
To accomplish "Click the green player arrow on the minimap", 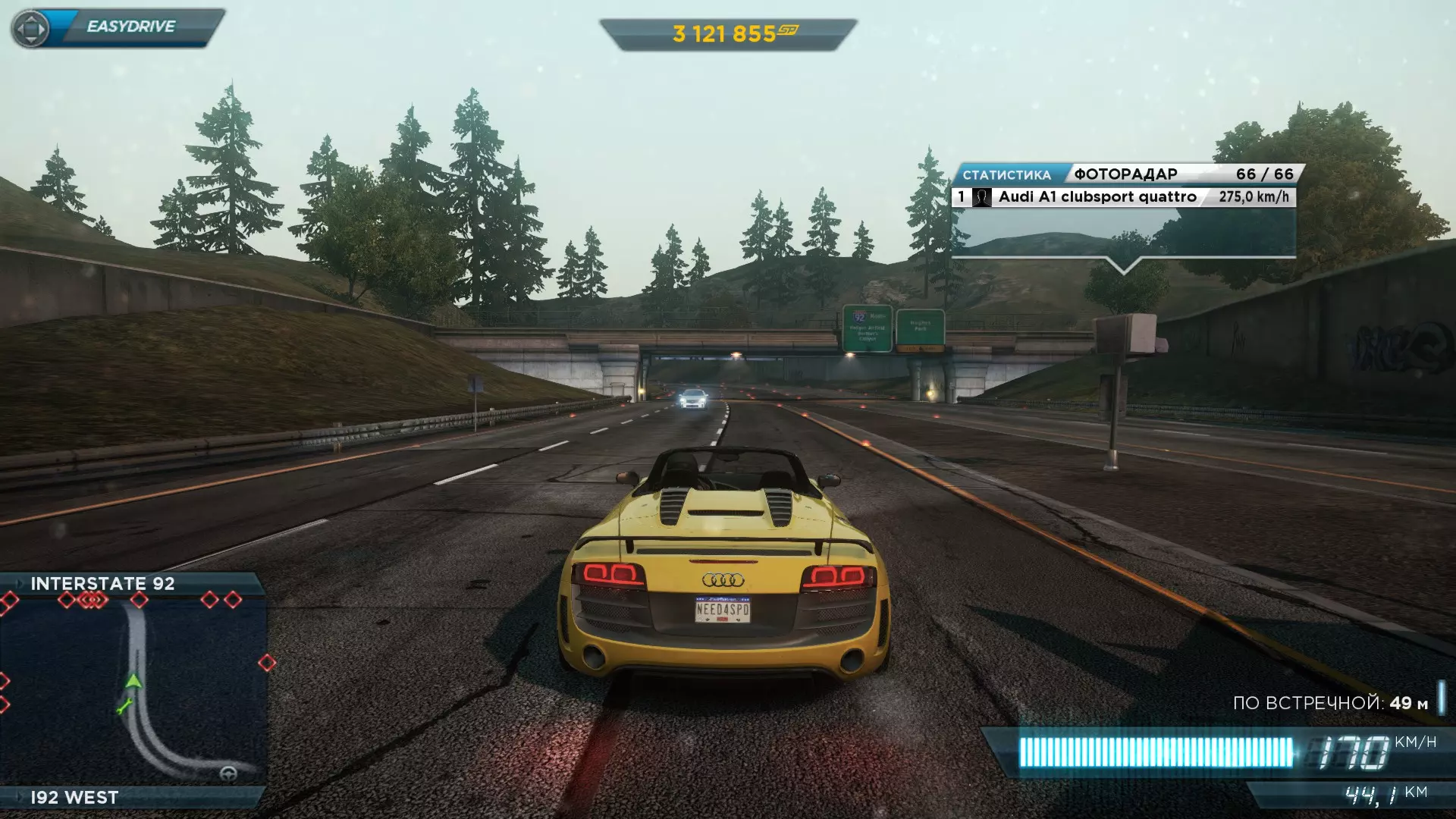I will pos(133,680).
